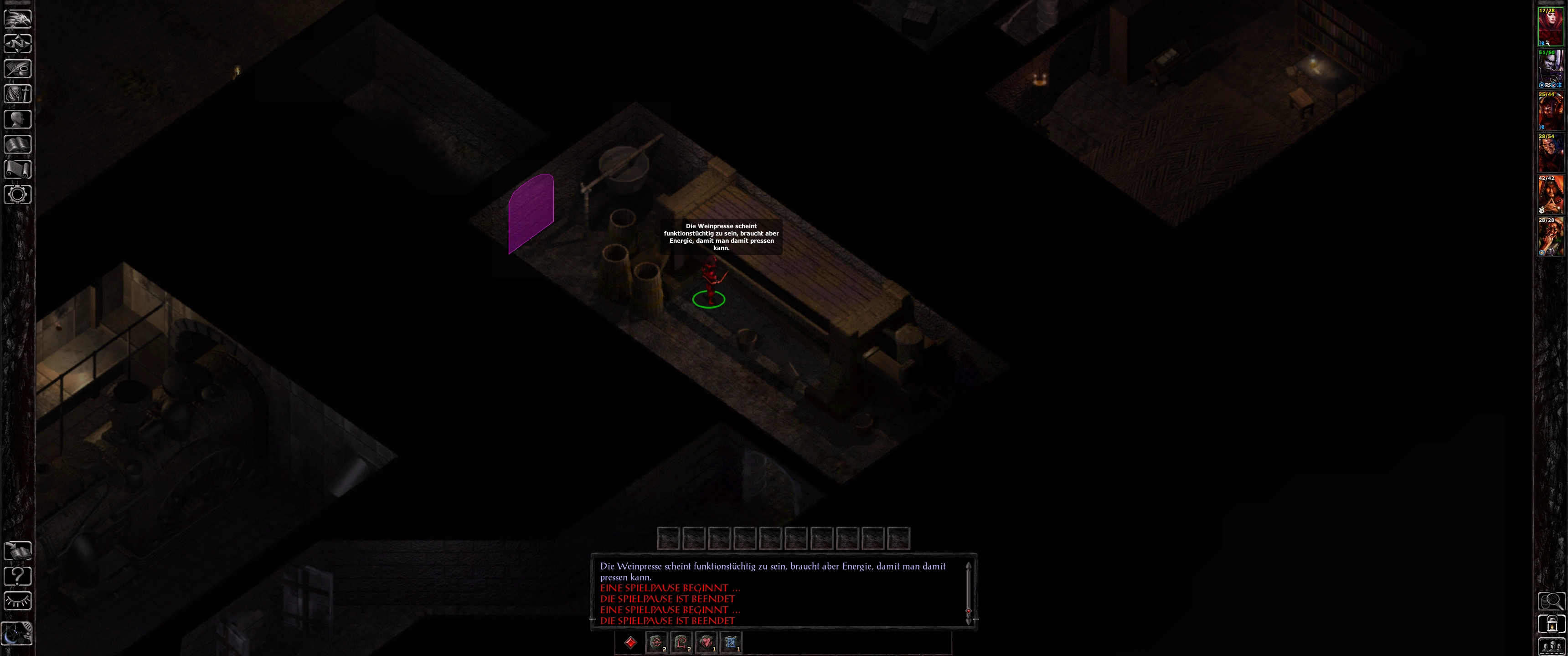Click the question mark help button

click(x=18, y=576)
